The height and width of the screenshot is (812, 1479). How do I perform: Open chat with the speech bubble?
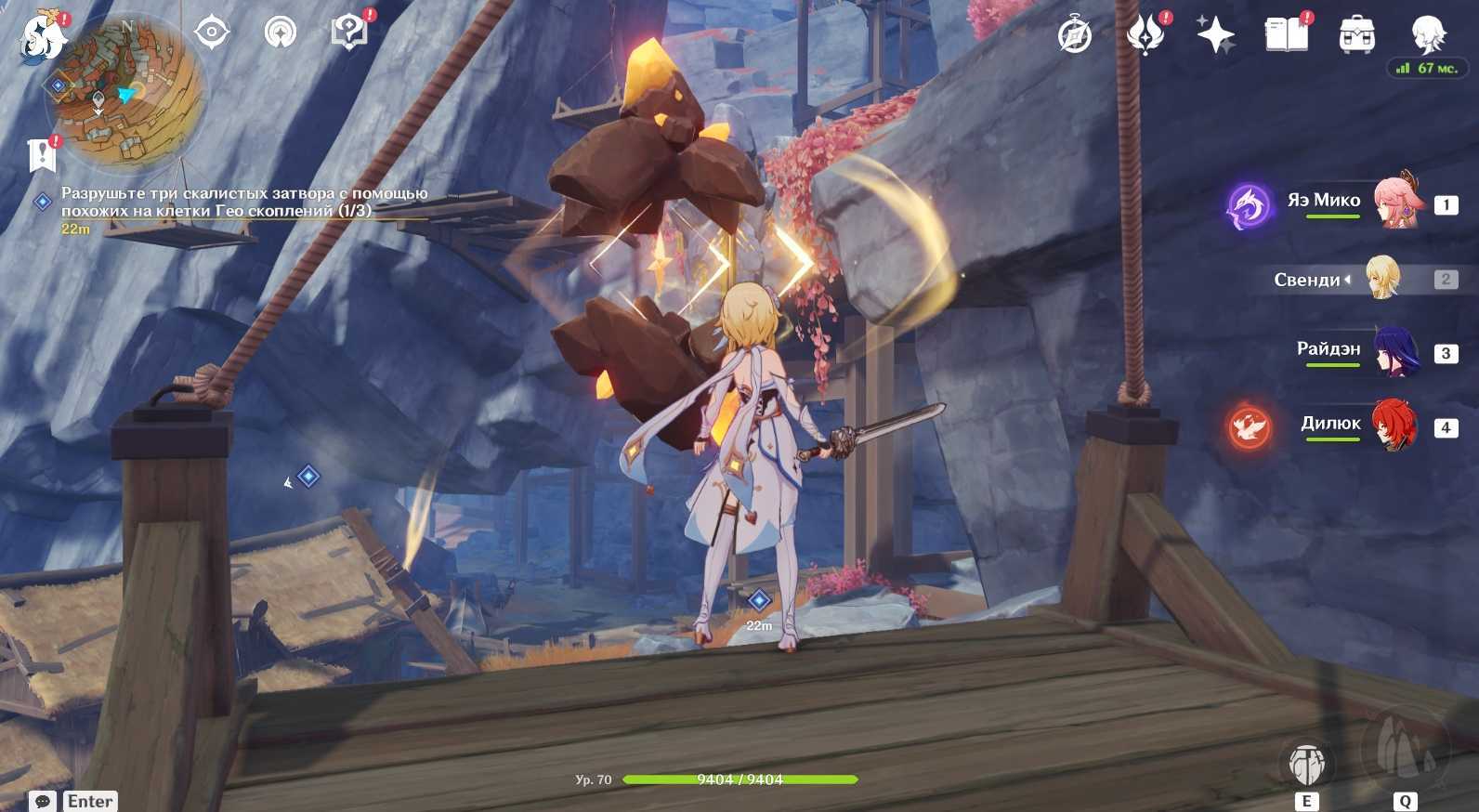click(x=41, y=801)
